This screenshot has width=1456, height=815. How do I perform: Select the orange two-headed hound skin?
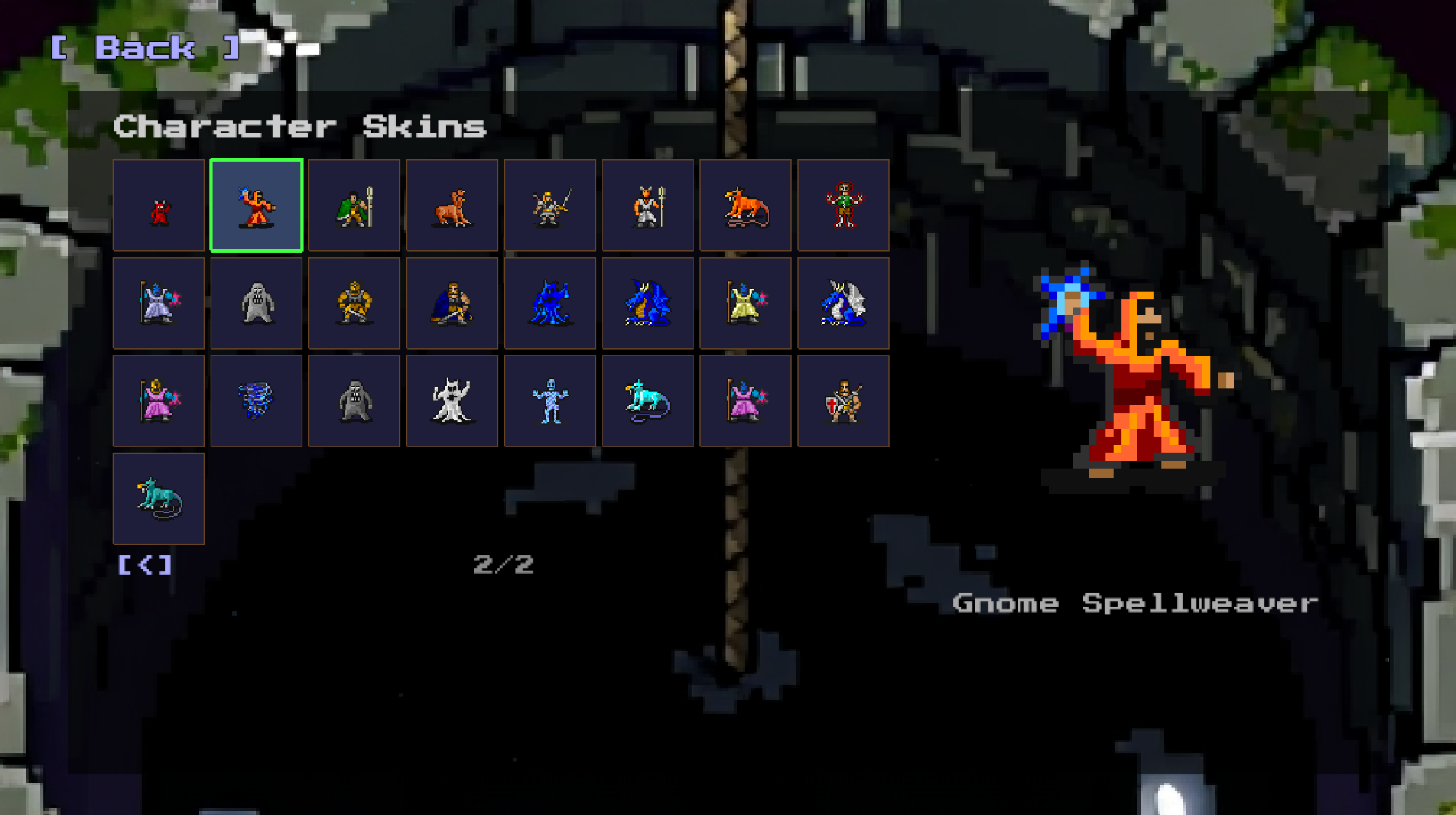point(452,206)
